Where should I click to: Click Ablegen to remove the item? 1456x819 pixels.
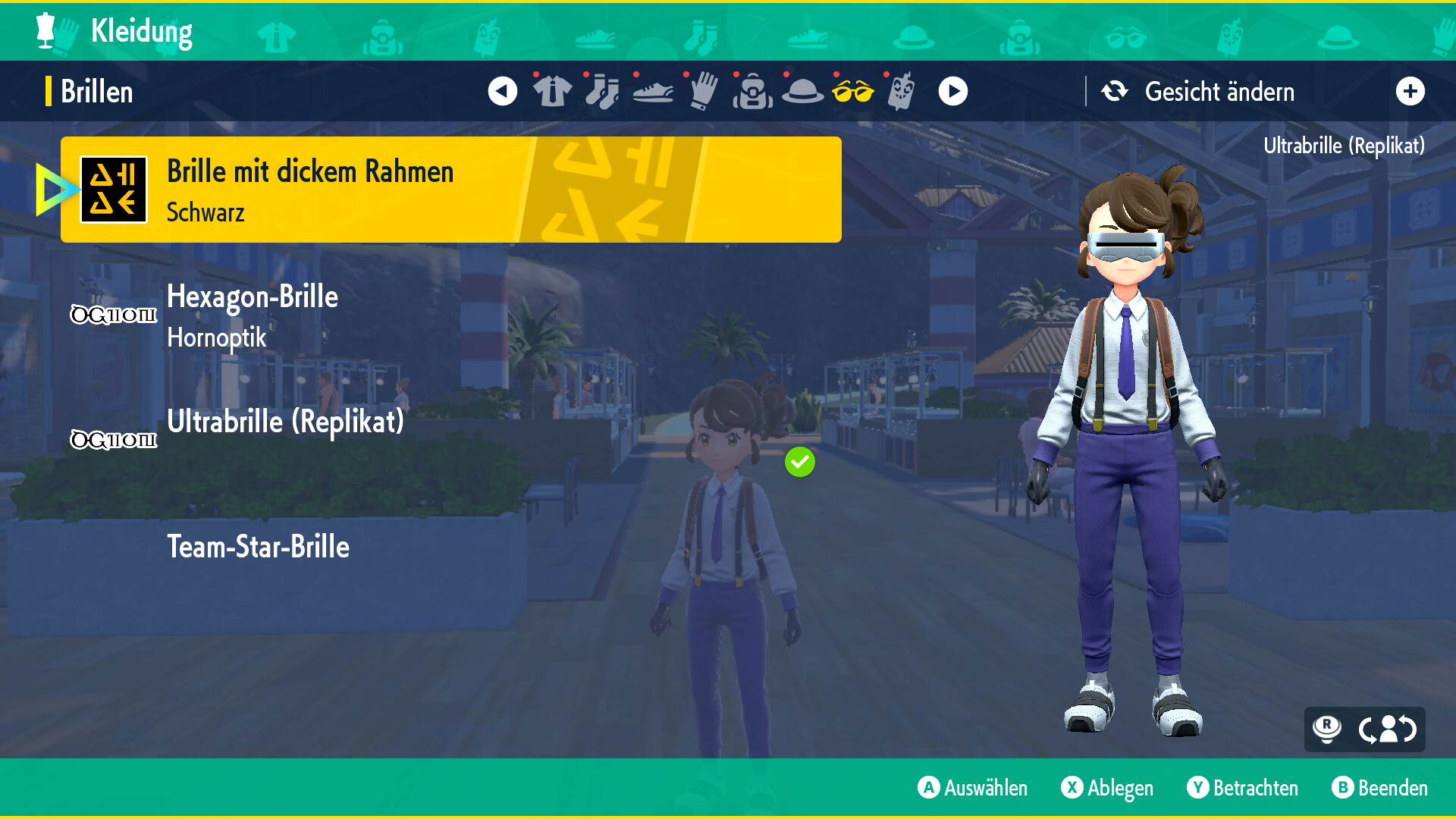pos(1107,788)
